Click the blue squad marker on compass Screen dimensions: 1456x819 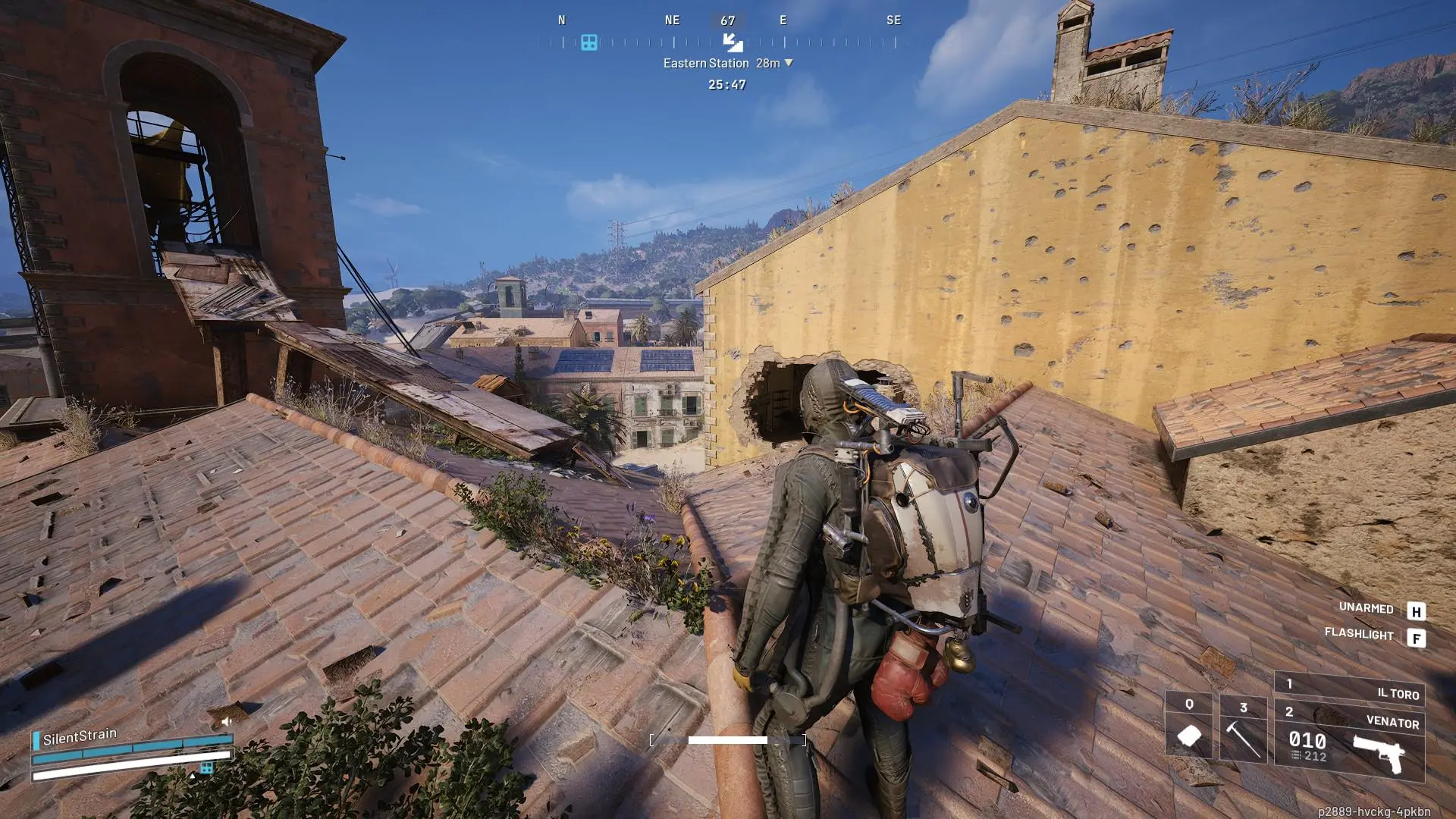tap(589, 42)
